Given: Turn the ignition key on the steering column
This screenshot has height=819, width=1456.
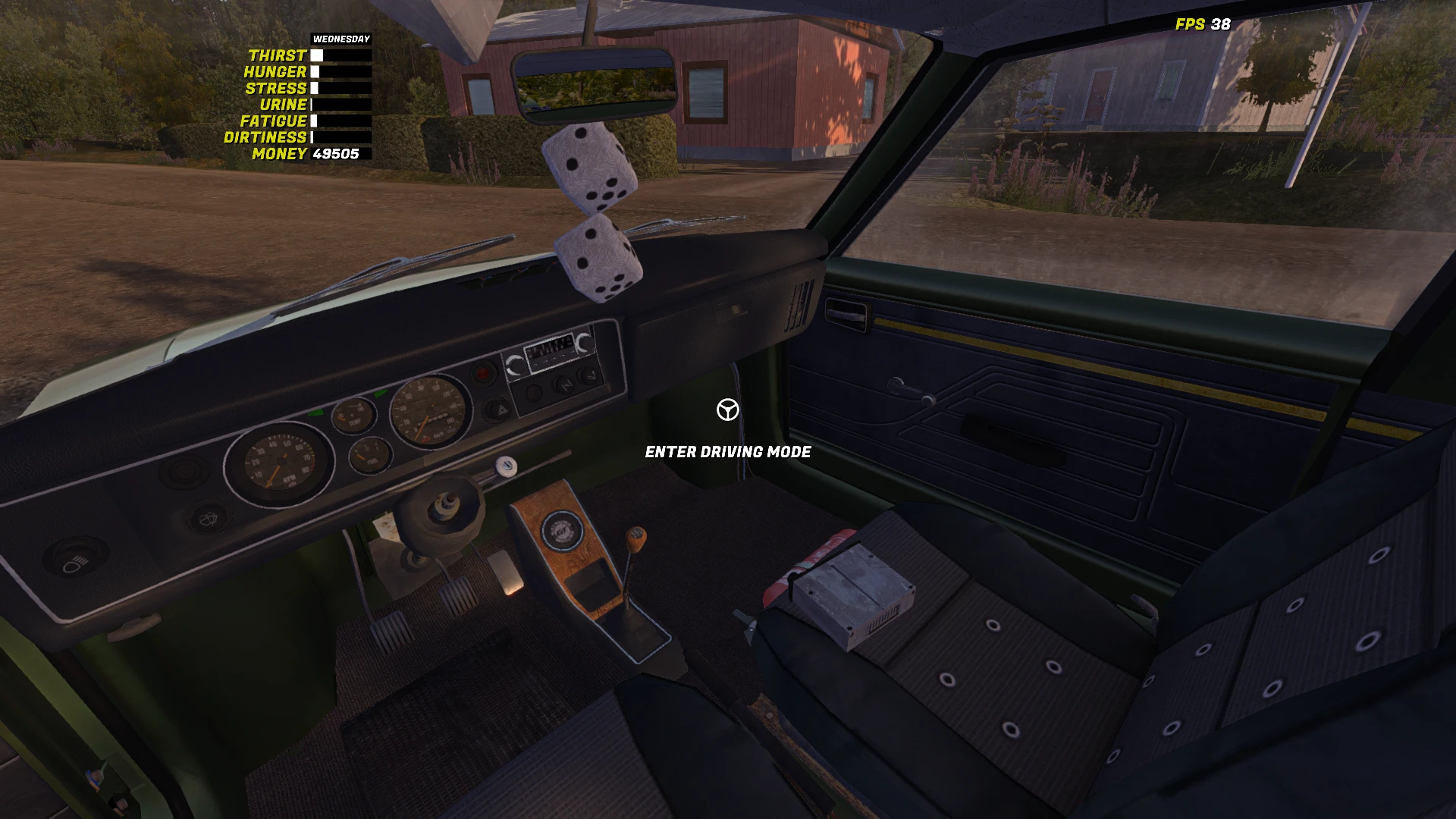Looking at the screenshot, I should pyautogui.click(x=506, y=466).
